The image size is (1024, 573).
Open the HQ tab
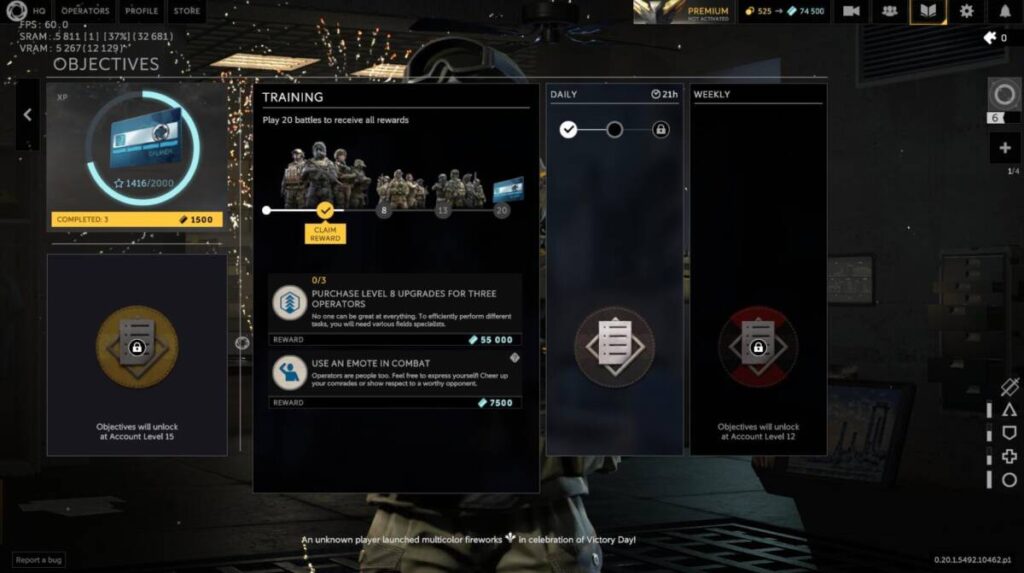click(39, 11)
